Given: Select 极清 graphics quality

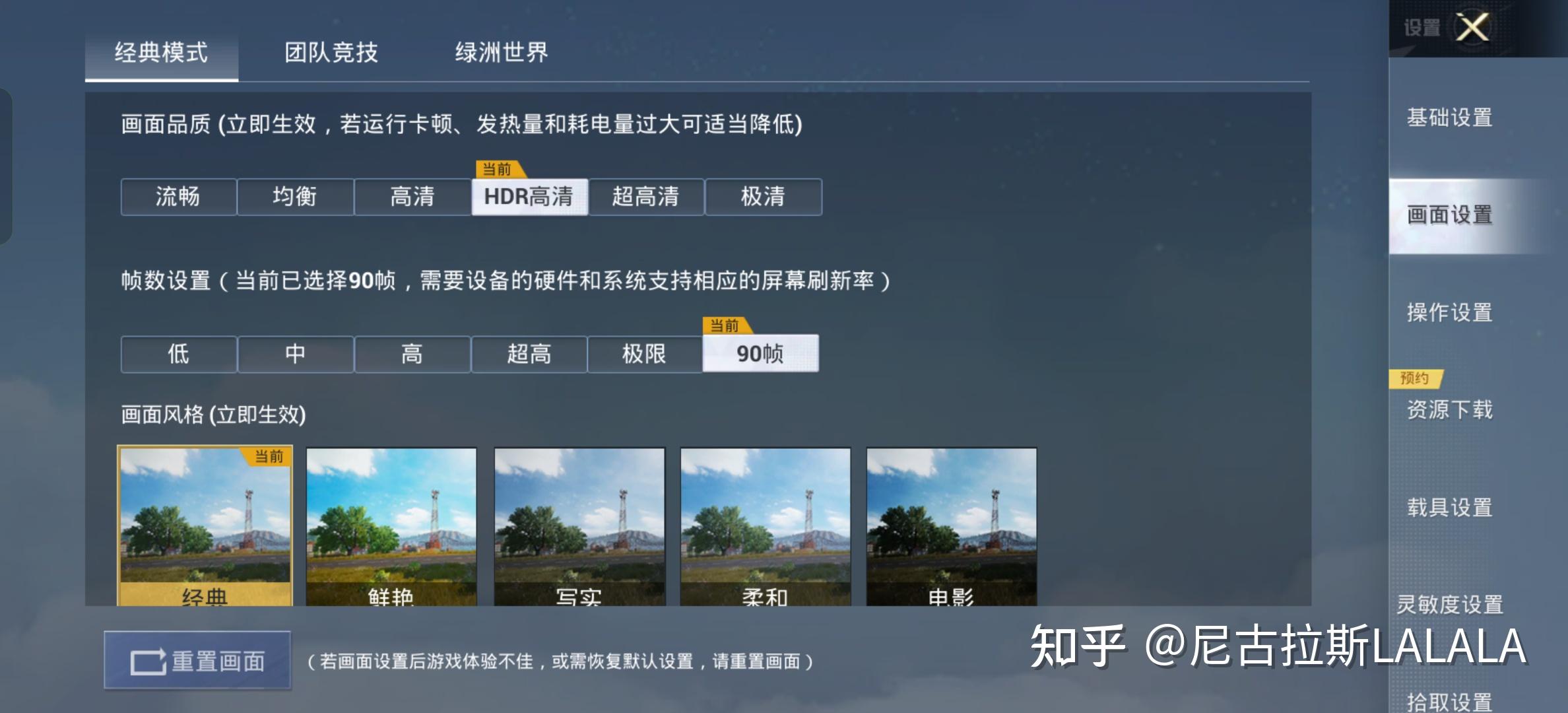Looking at the screenshot, I should [x=764, y=197].
